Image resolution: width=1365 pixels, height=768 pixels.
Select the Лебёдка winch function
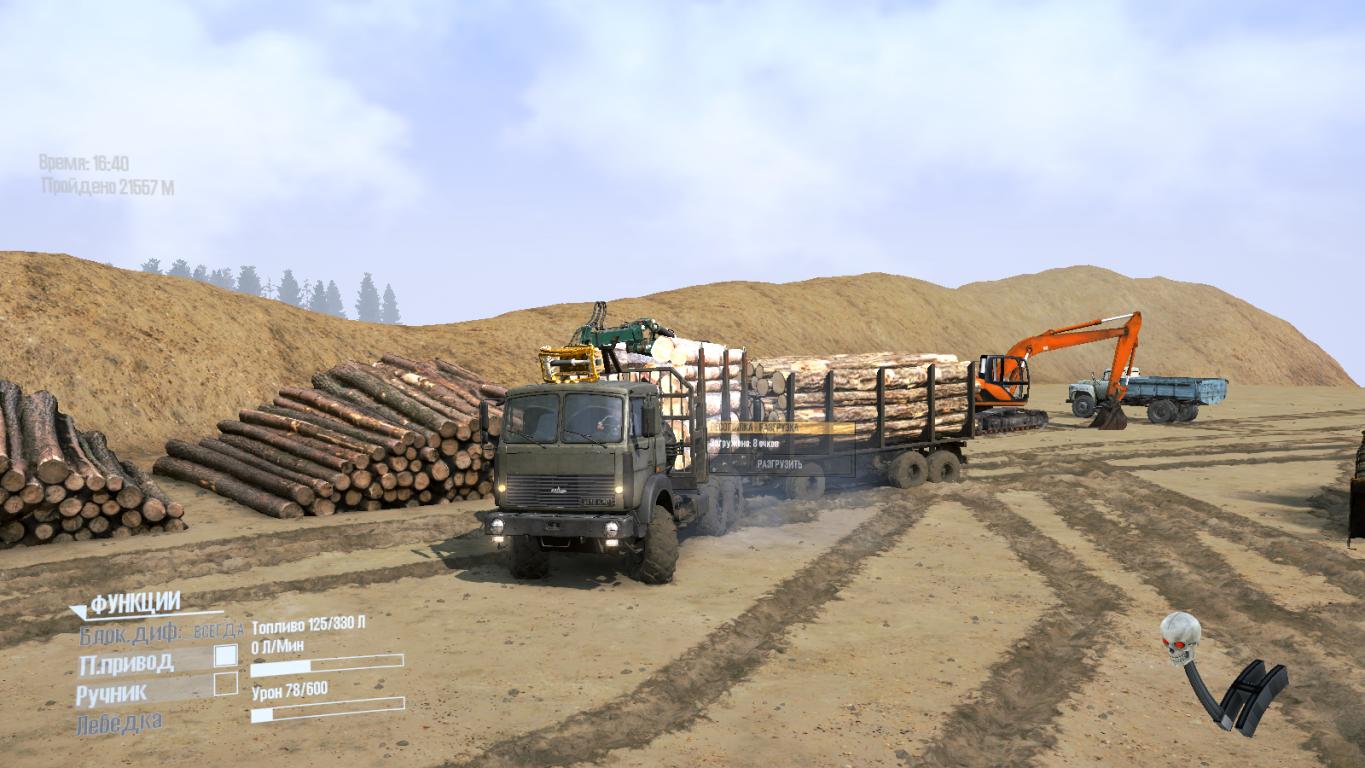click(x=118, y=722)
